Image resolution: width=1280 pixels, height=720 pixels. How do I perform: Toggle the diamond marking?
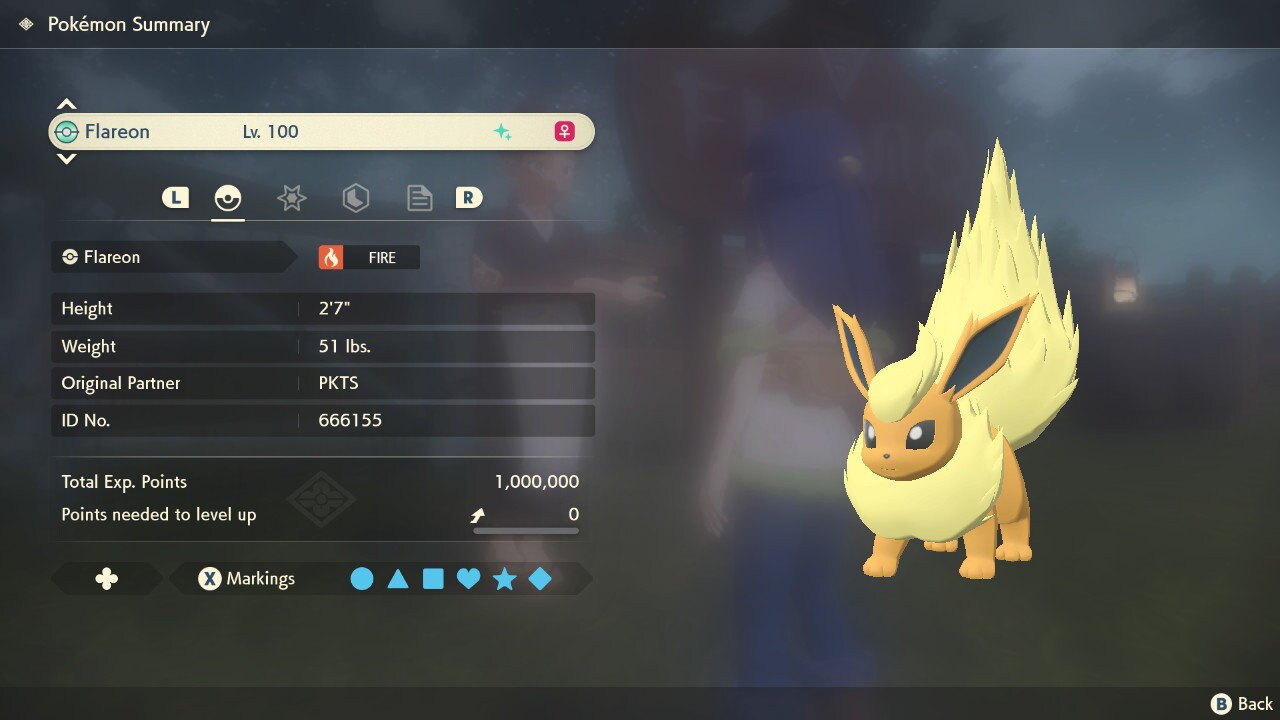pos(540,579)
